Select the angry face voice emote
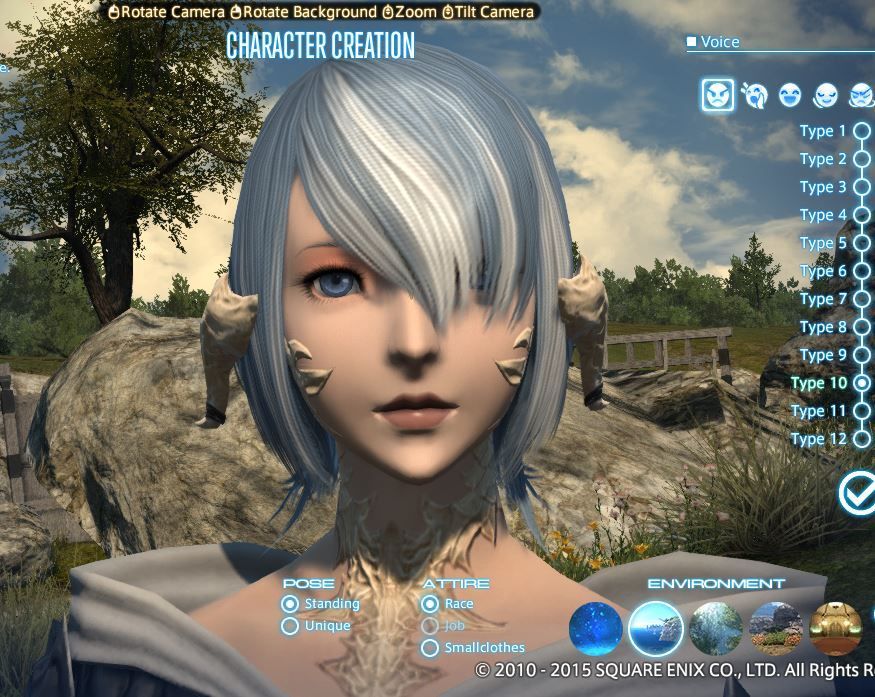This screenshot has width=875, height=697. click(718, 95)
